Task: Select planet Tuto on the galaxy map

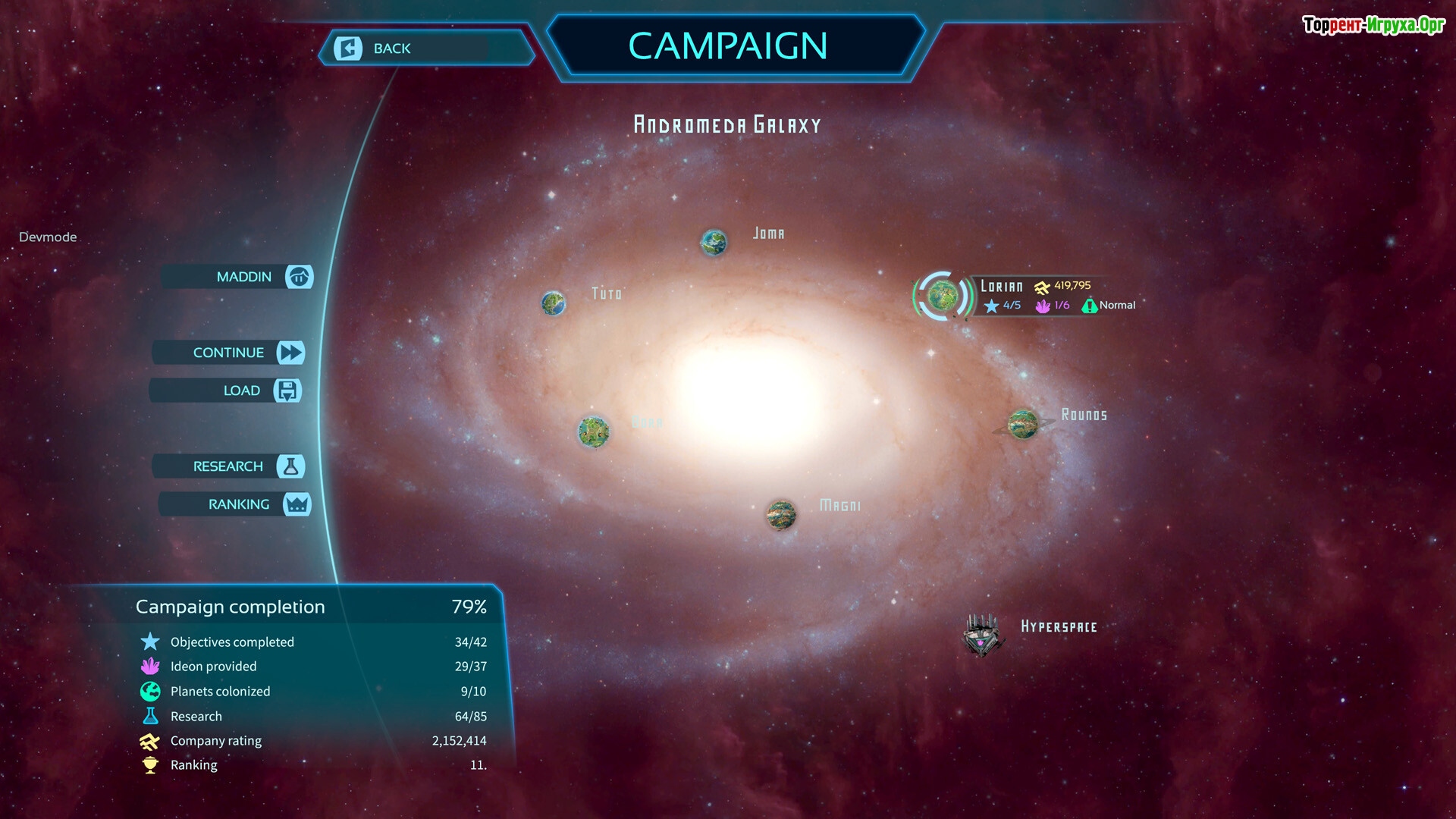Action: [554, 303]
